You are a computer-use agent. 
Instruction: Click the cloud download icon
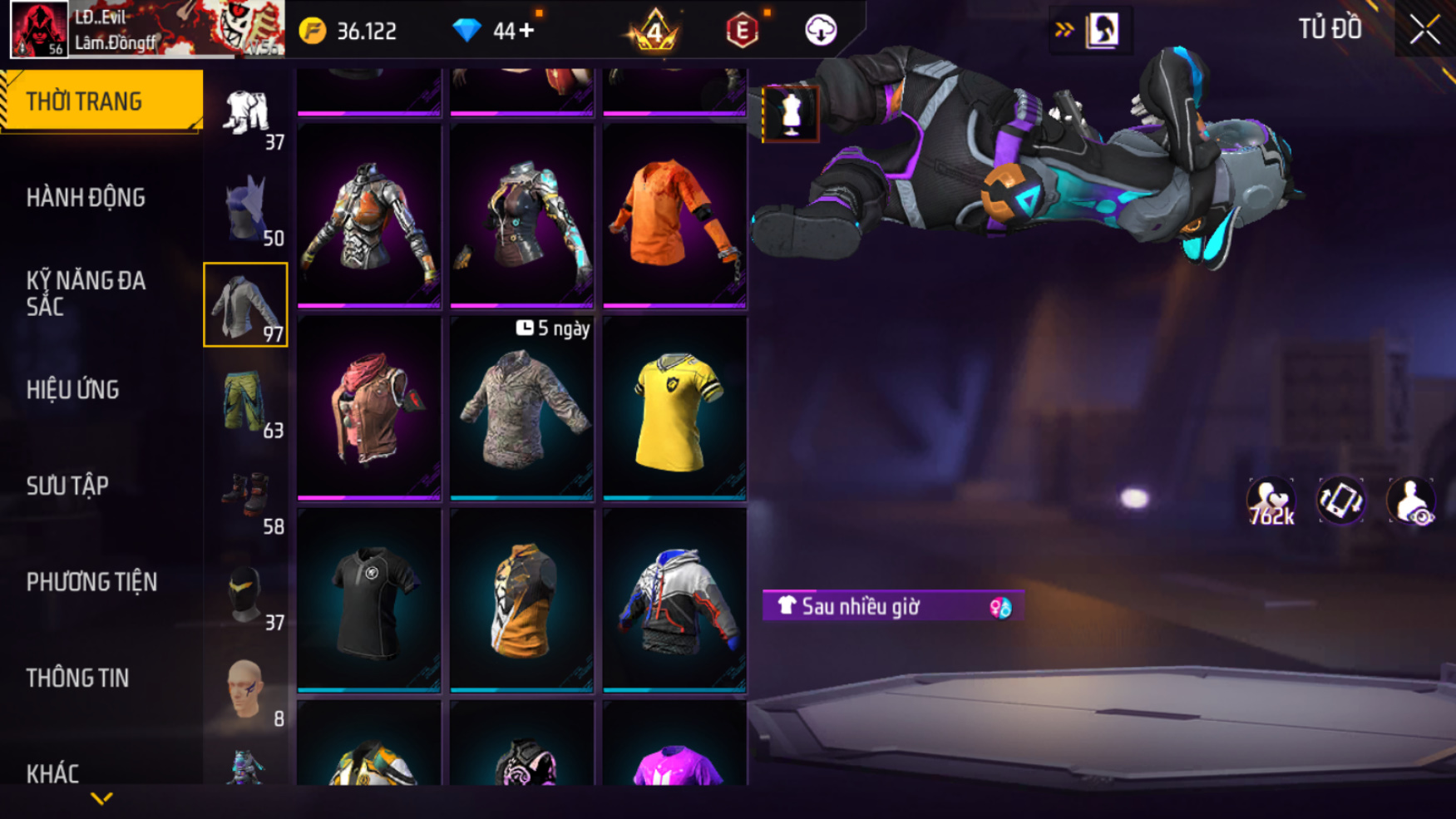coord(821,31)
